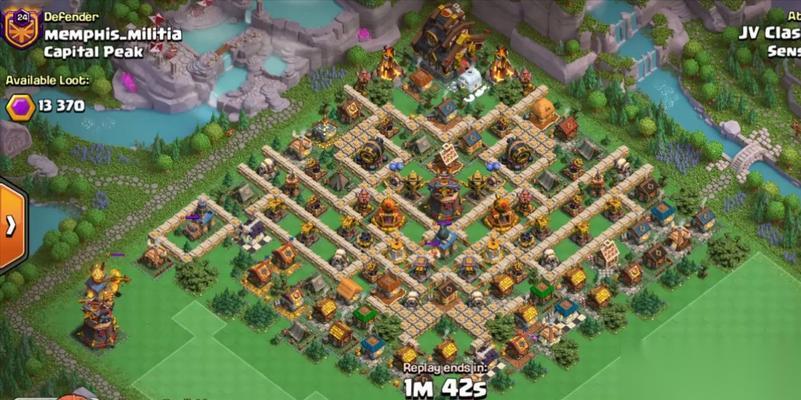801x400 pixels.
Task: Expand the orange arrow side panel
Action: (x=11, y=225)
